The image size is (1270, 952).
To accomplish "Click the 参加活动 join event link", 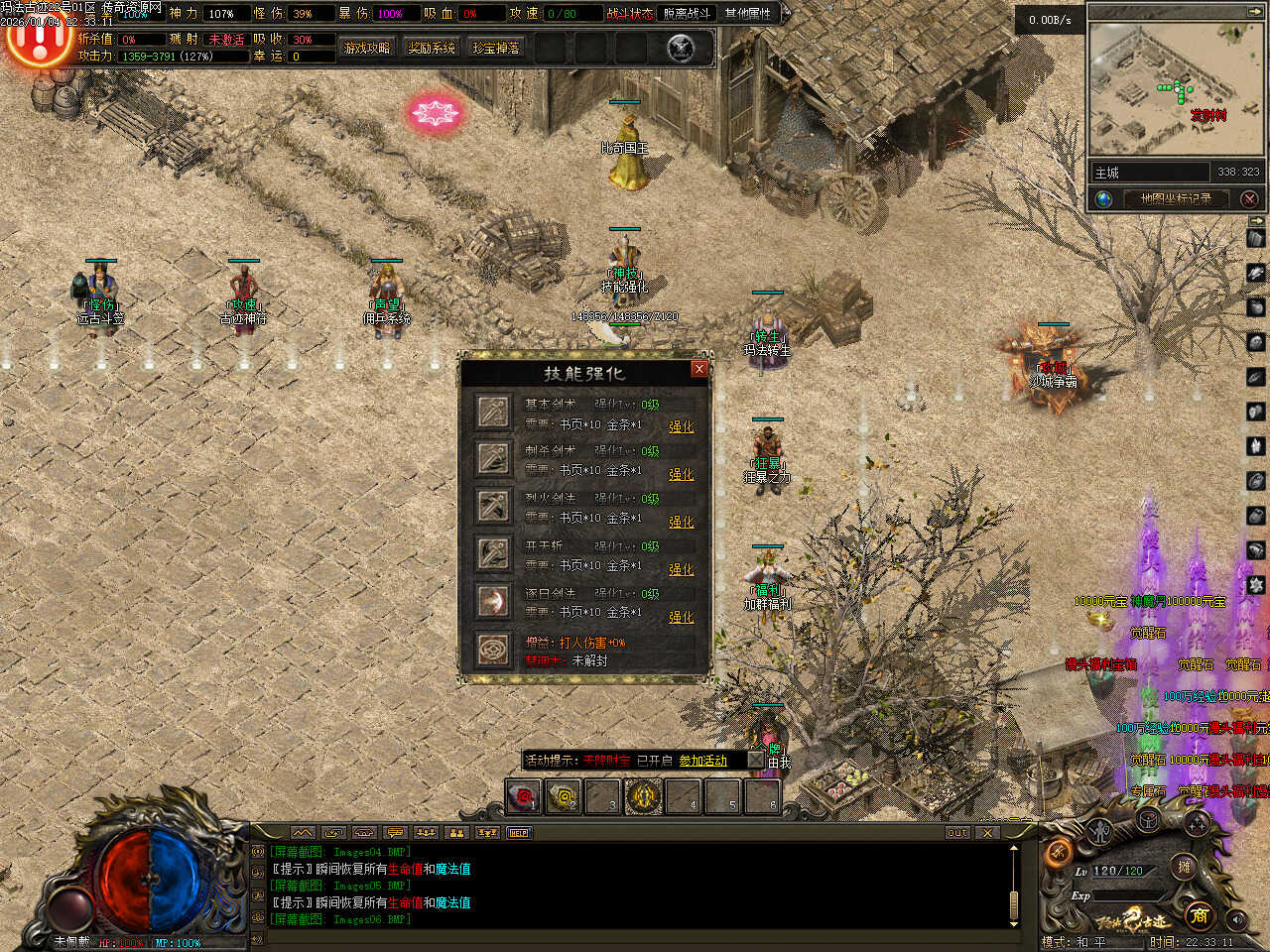I will pyautogui.click(x=702, y=761).
